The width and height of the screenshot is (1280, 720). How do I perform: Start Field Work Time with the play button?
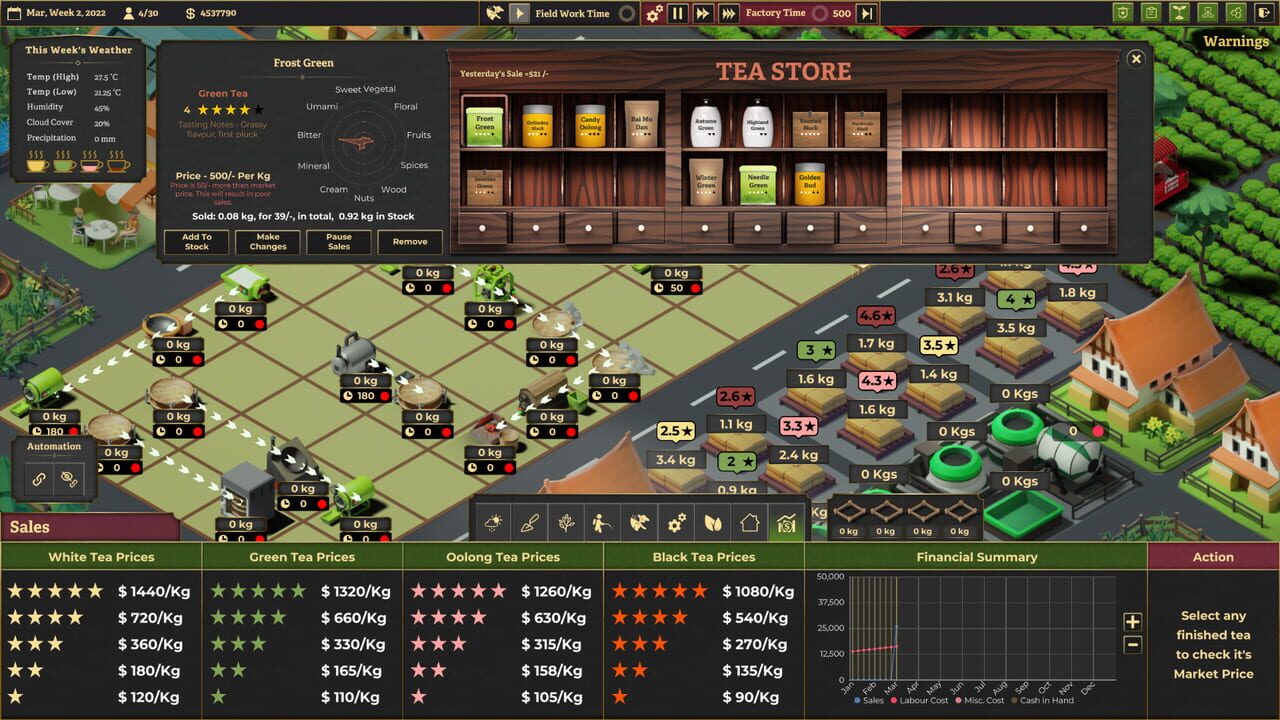click(x=518, y=14)
